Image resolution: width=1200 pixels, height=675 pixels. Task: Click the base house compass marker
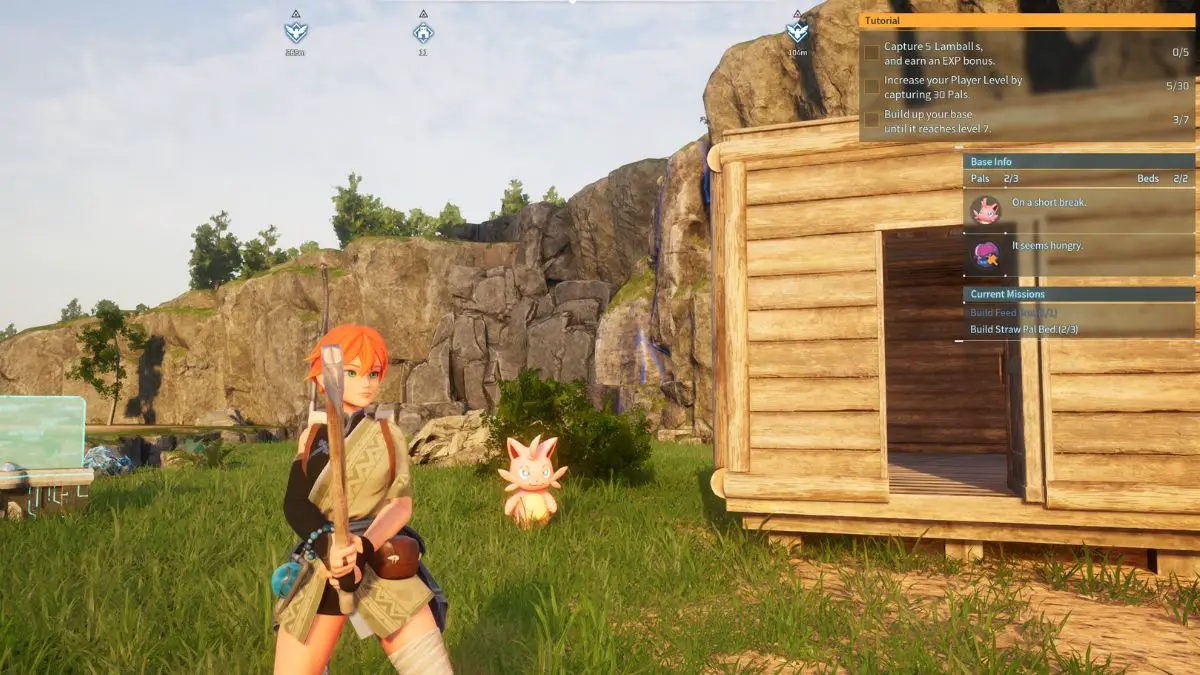pyautogui.click(x=423, y=32)
